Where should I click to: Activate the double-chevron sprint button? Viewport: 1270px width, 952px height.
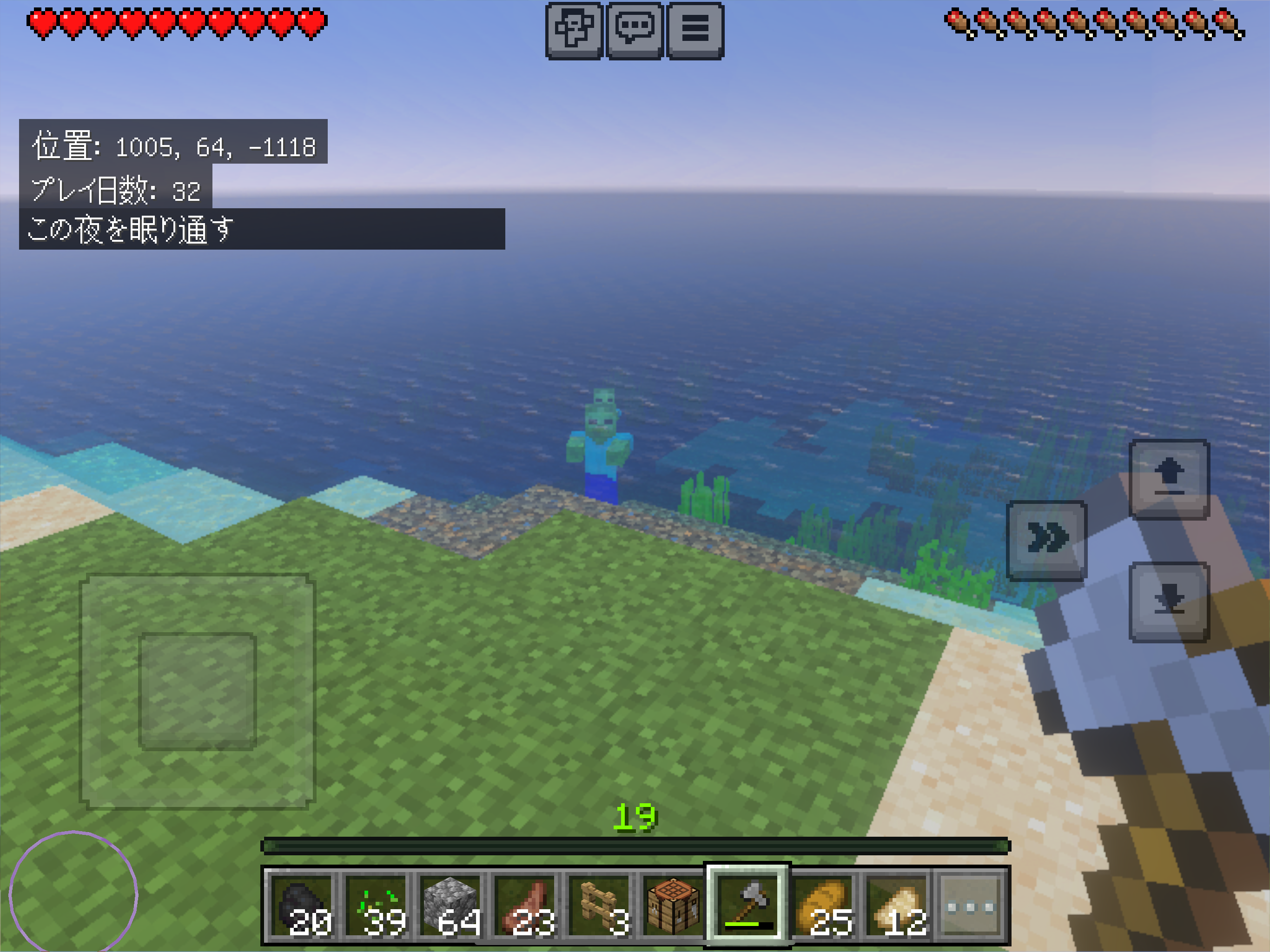[1047, 540]
